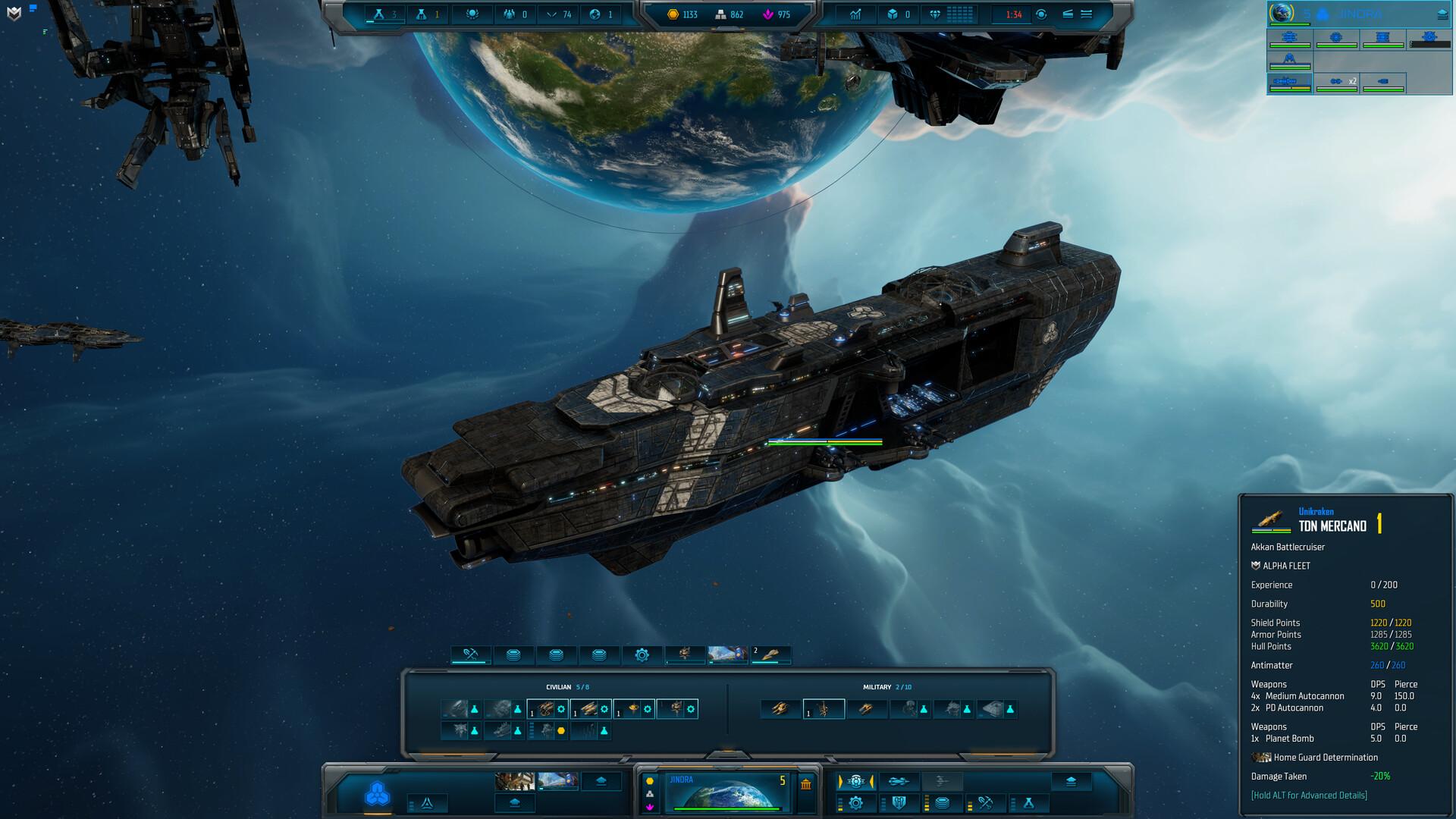Click the JINDRA planet name plate at the bottom
The width and height of the screenshot is (1456, 819).
pyautogui.click(x=681, y=780)
